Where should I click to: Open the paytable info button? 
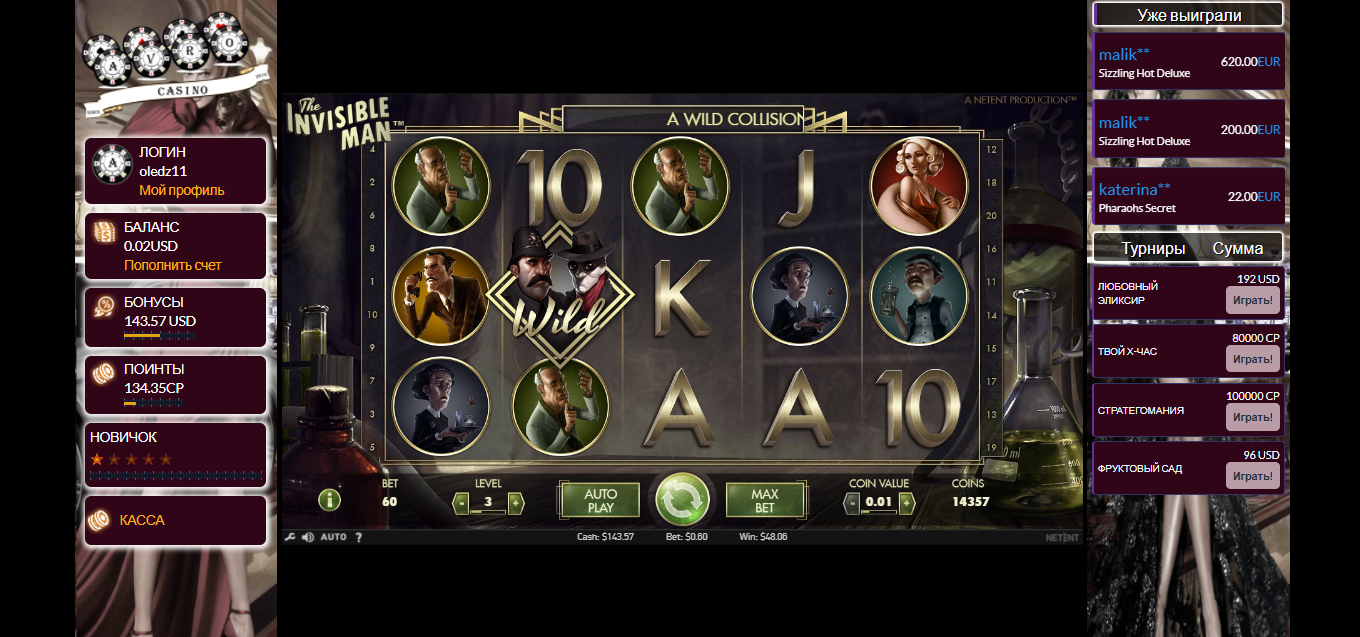point(329,500)
